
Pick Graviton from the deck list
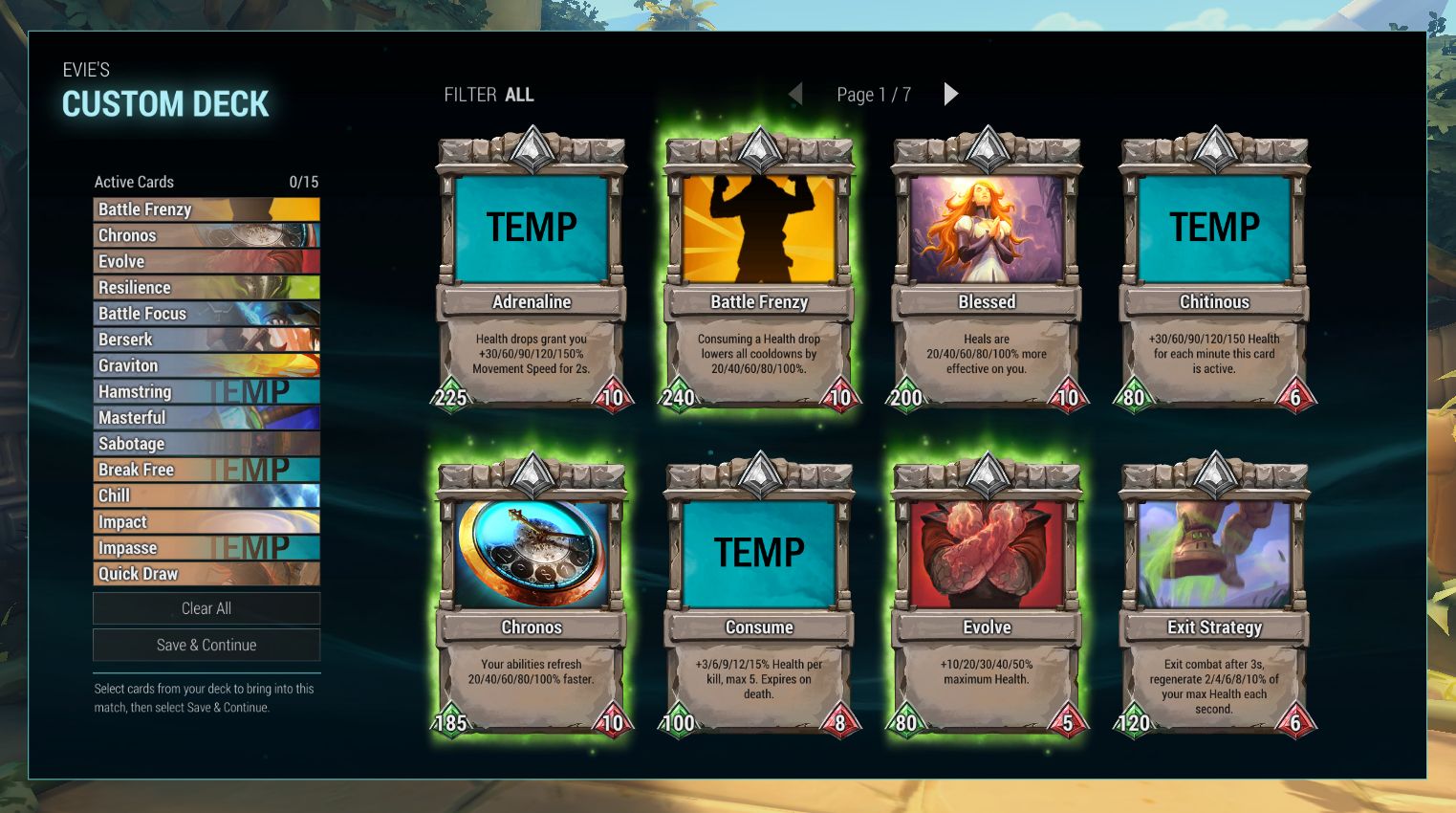tap(206, 365)
